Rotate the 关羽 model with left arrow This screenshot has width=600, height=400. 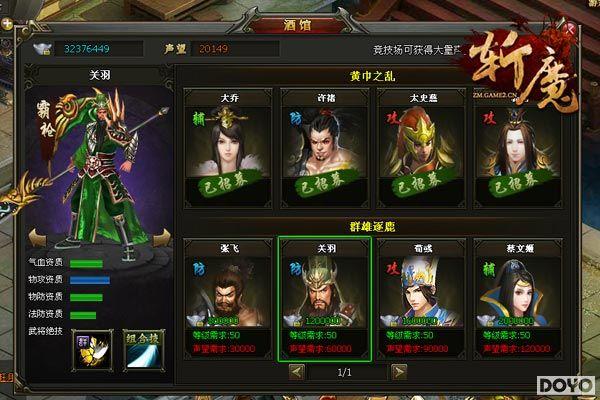37,237
